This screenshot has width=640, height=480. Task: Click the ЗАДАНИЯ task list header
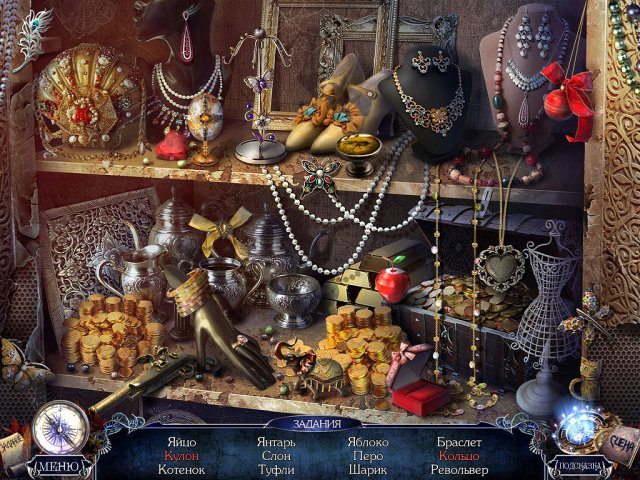(x=319, y=421)
